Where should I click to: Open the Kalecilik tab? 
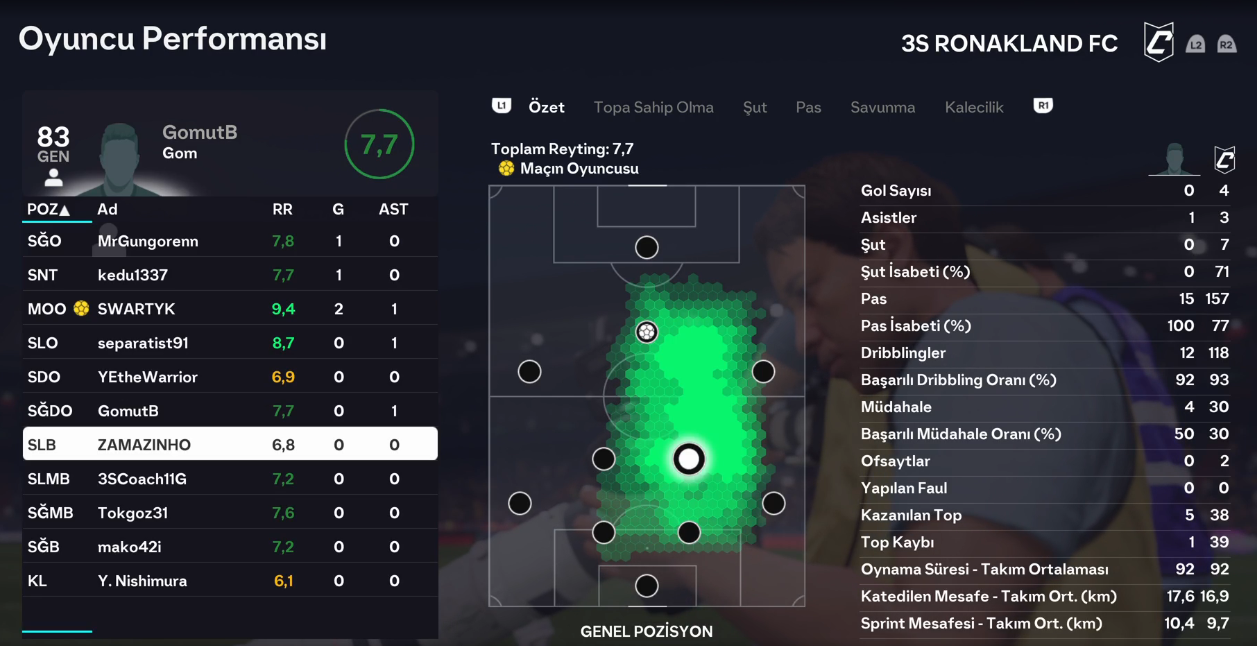[x=973, y=107]
